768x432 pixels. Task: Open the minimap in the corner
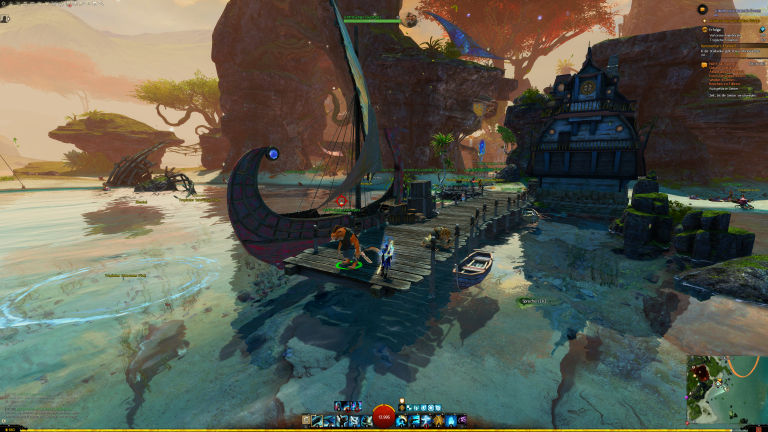pyautogui.click(x=726, y=390)
